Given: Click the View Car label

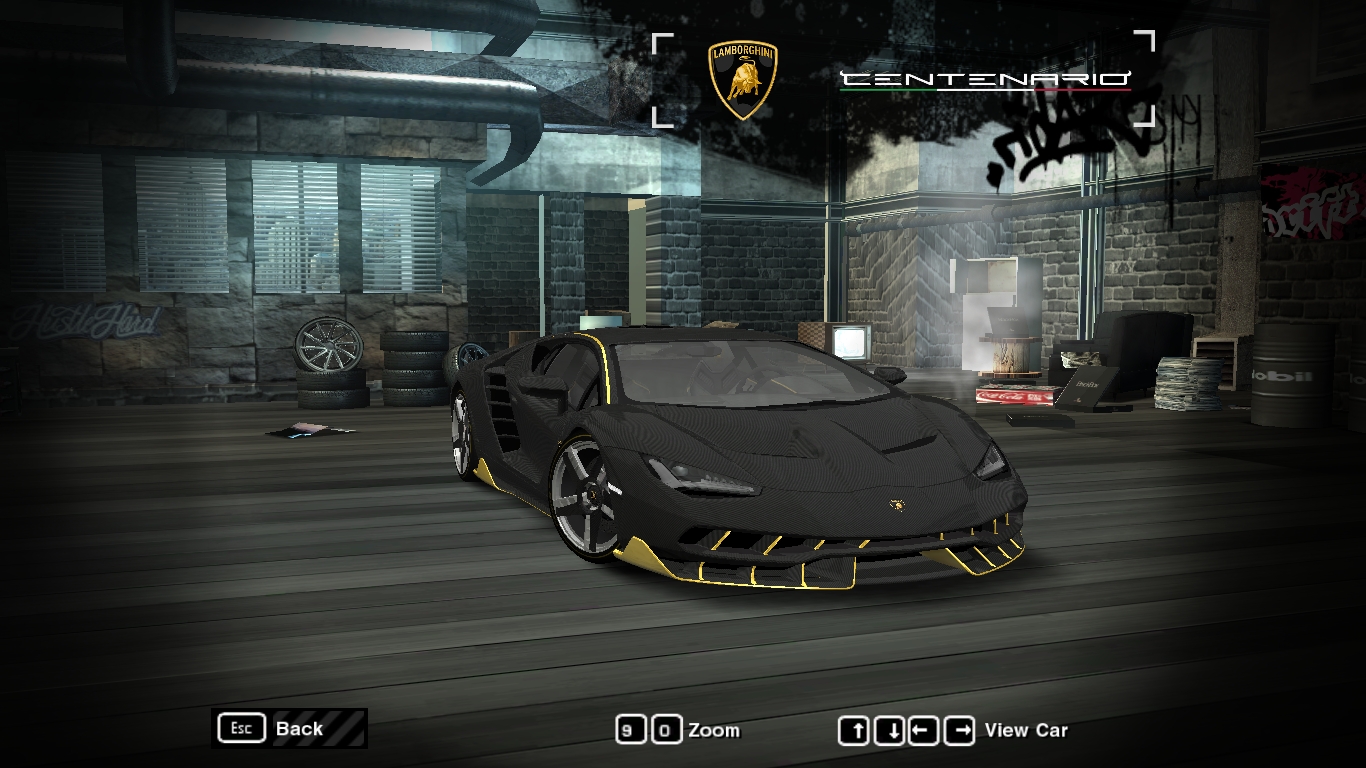Looking at the screenshot, I should [1027, 730].
